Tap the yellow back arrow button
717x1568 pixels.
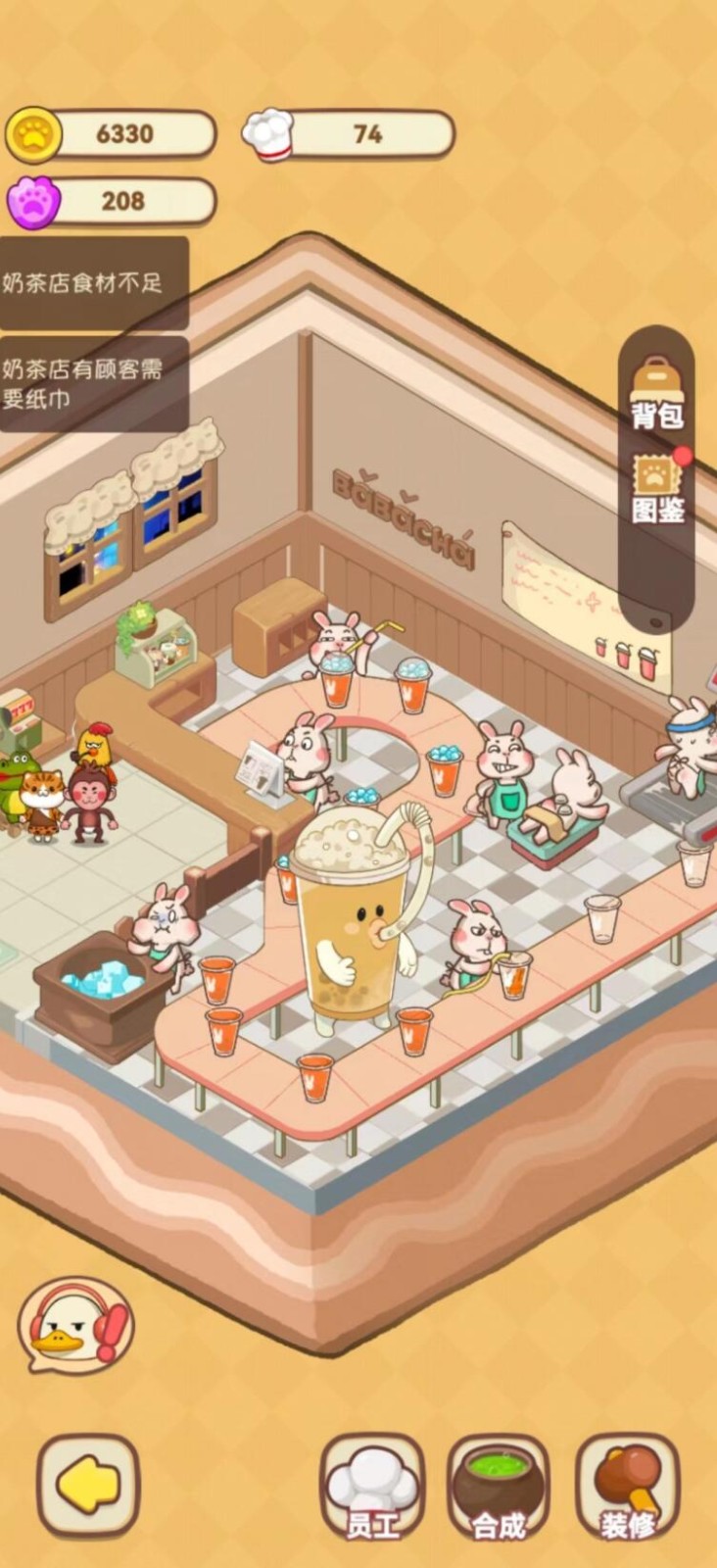coord(88,1486)
